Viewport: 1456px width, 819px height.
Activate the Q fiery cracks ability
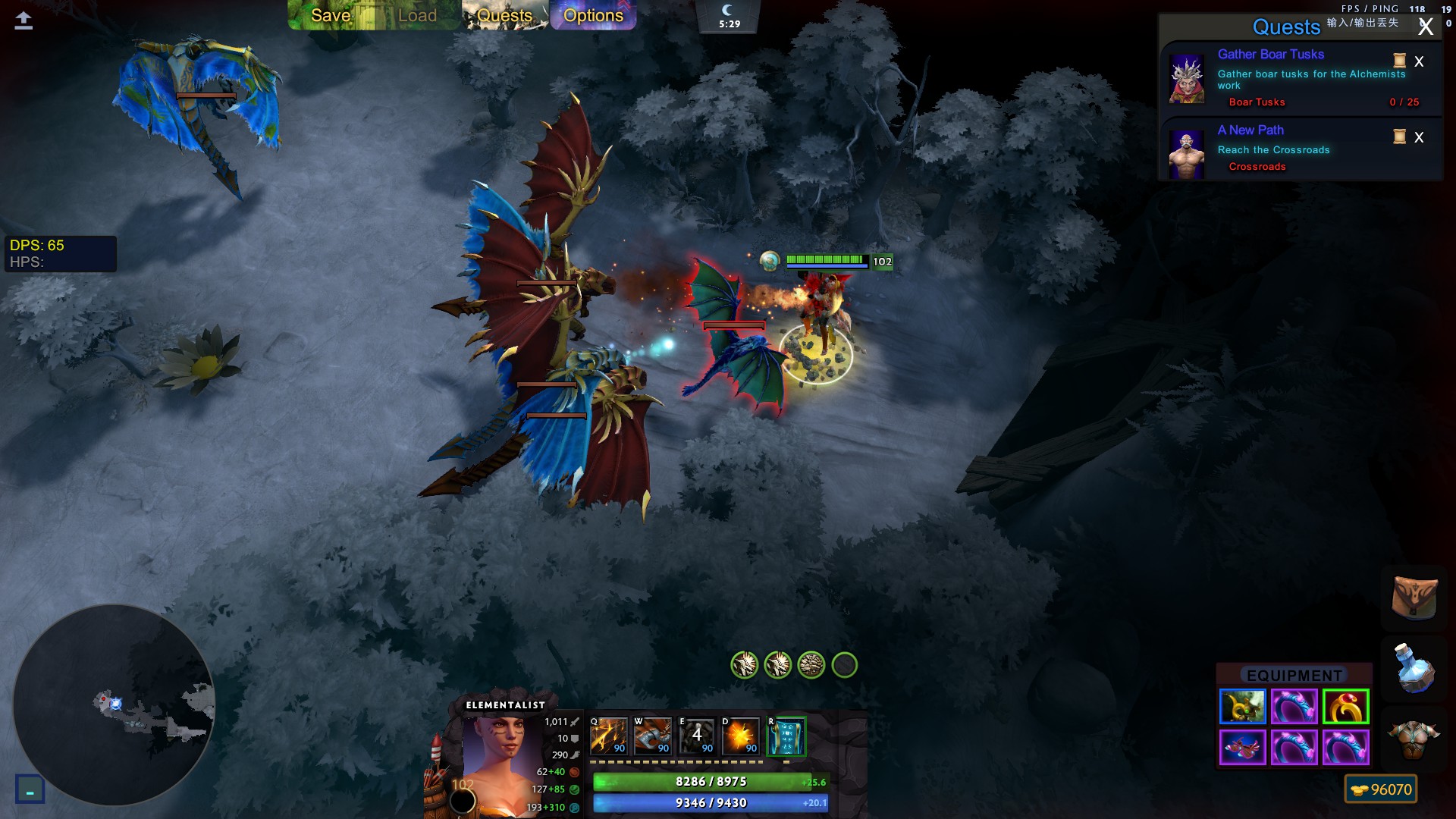(609, 736)
